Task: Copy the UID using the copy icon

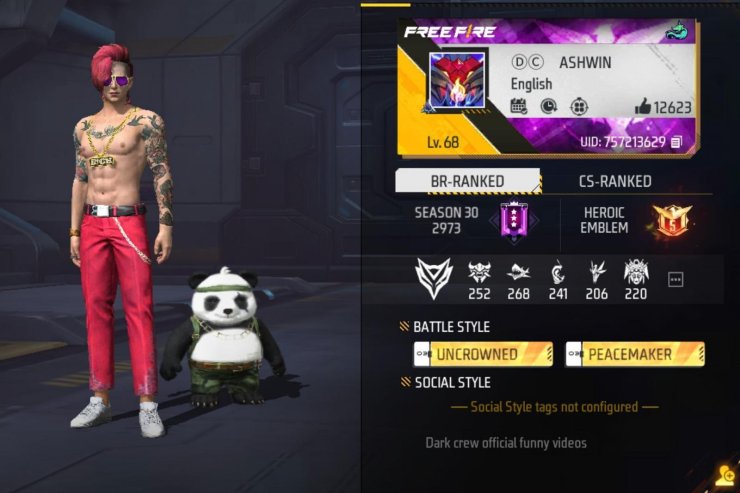Action: [x=677, y=143]
